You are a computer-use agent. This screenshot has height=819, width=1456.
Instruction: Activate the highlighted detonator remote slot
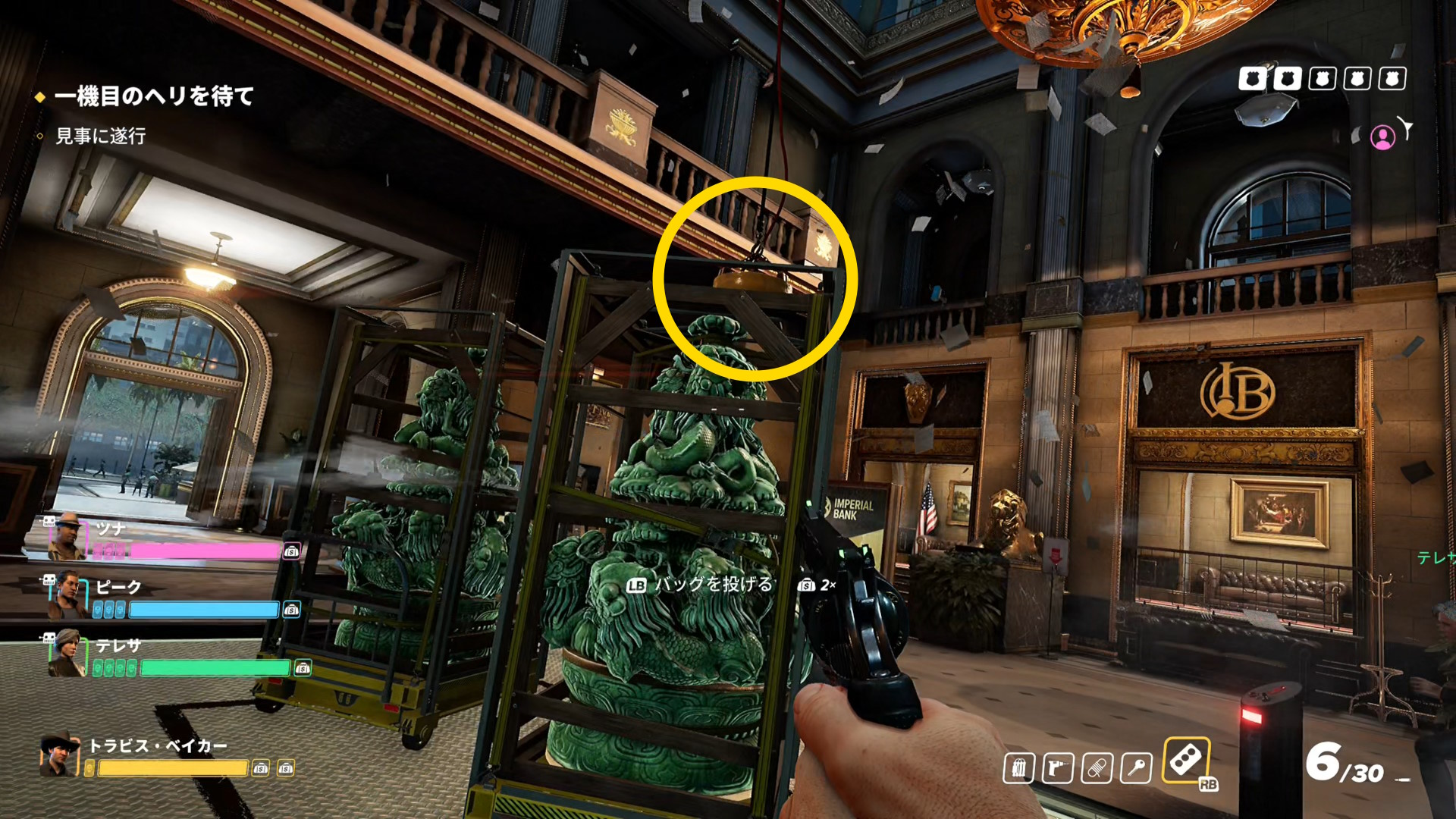pyautogui.click(x=1185, y=759)
